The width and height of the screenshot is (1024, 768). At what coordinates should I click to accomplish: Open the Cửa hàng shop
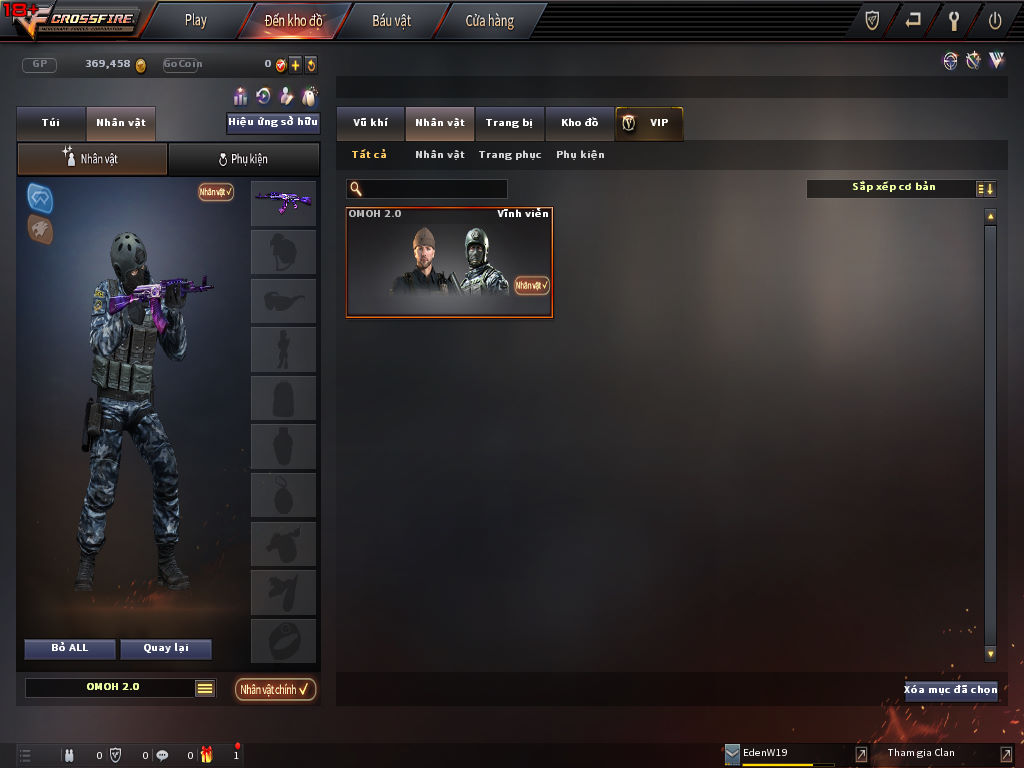pyautogui.click(x=489, y=20)
